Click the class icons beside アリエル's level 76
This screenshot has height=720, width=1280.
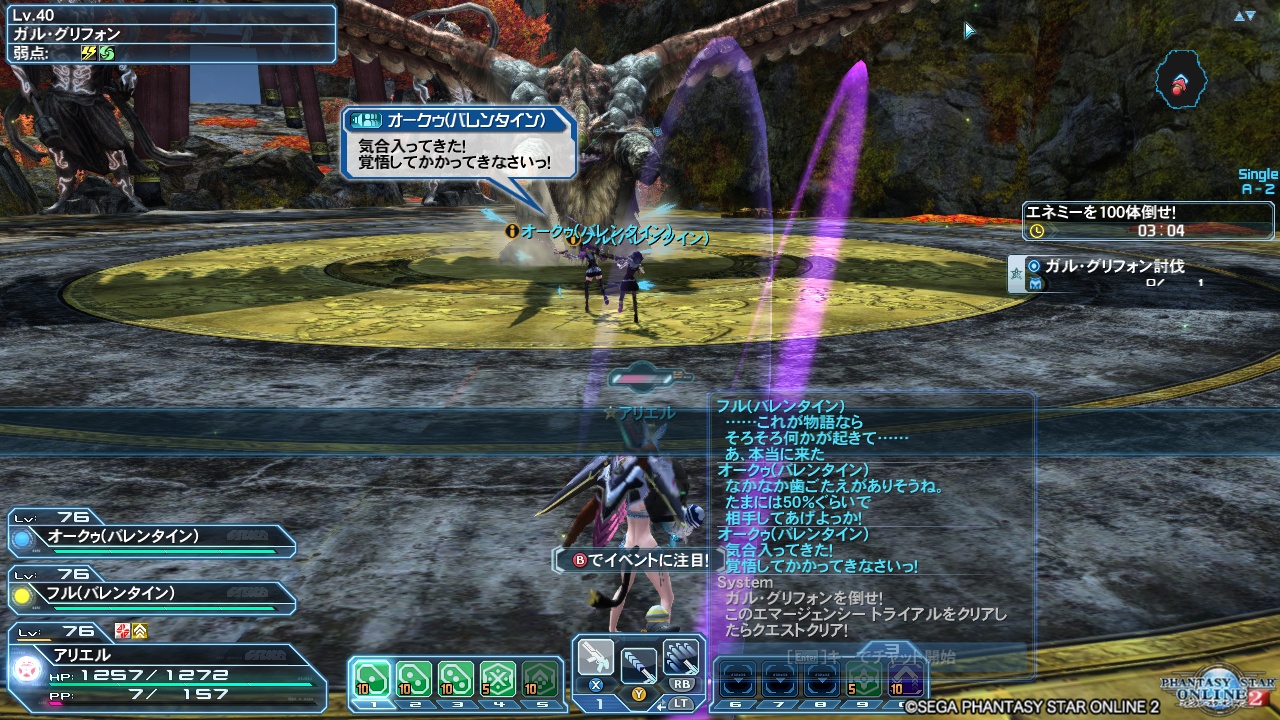[x=130, y=630]
